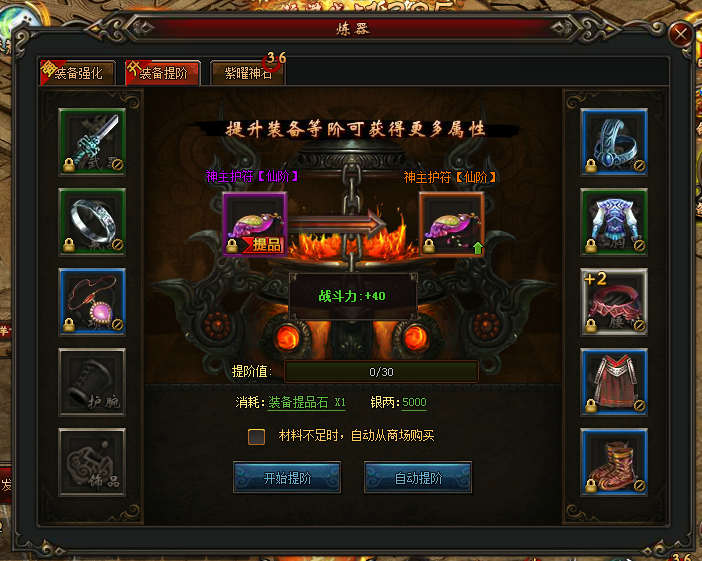Toggle auto-buy materials from shop checkbox
The height and width of the screenshot is (561, 702).
pyautogui.click(x=257, y=436)
